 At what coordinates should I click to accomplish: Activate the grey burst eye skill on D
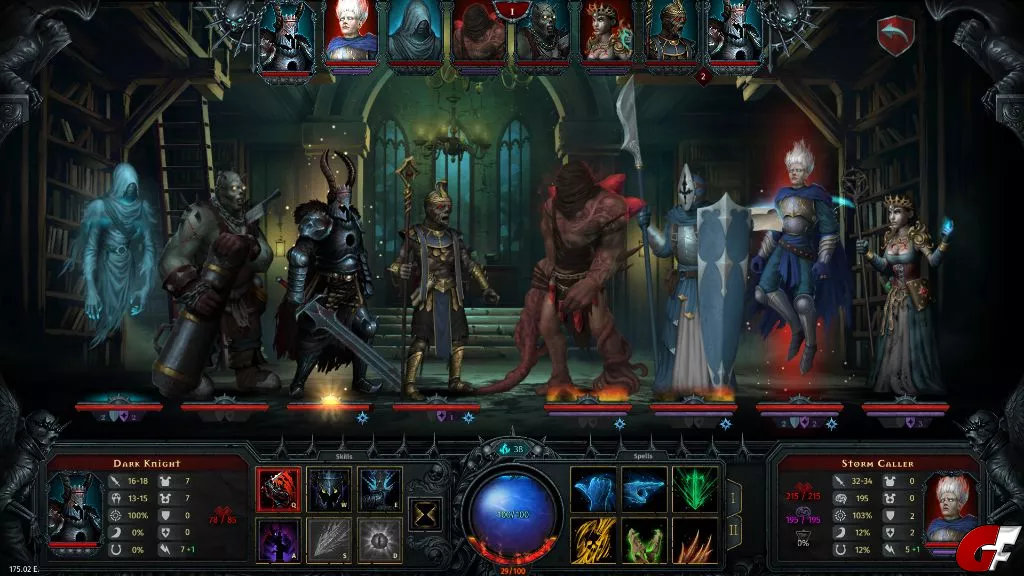pos(381,540)
